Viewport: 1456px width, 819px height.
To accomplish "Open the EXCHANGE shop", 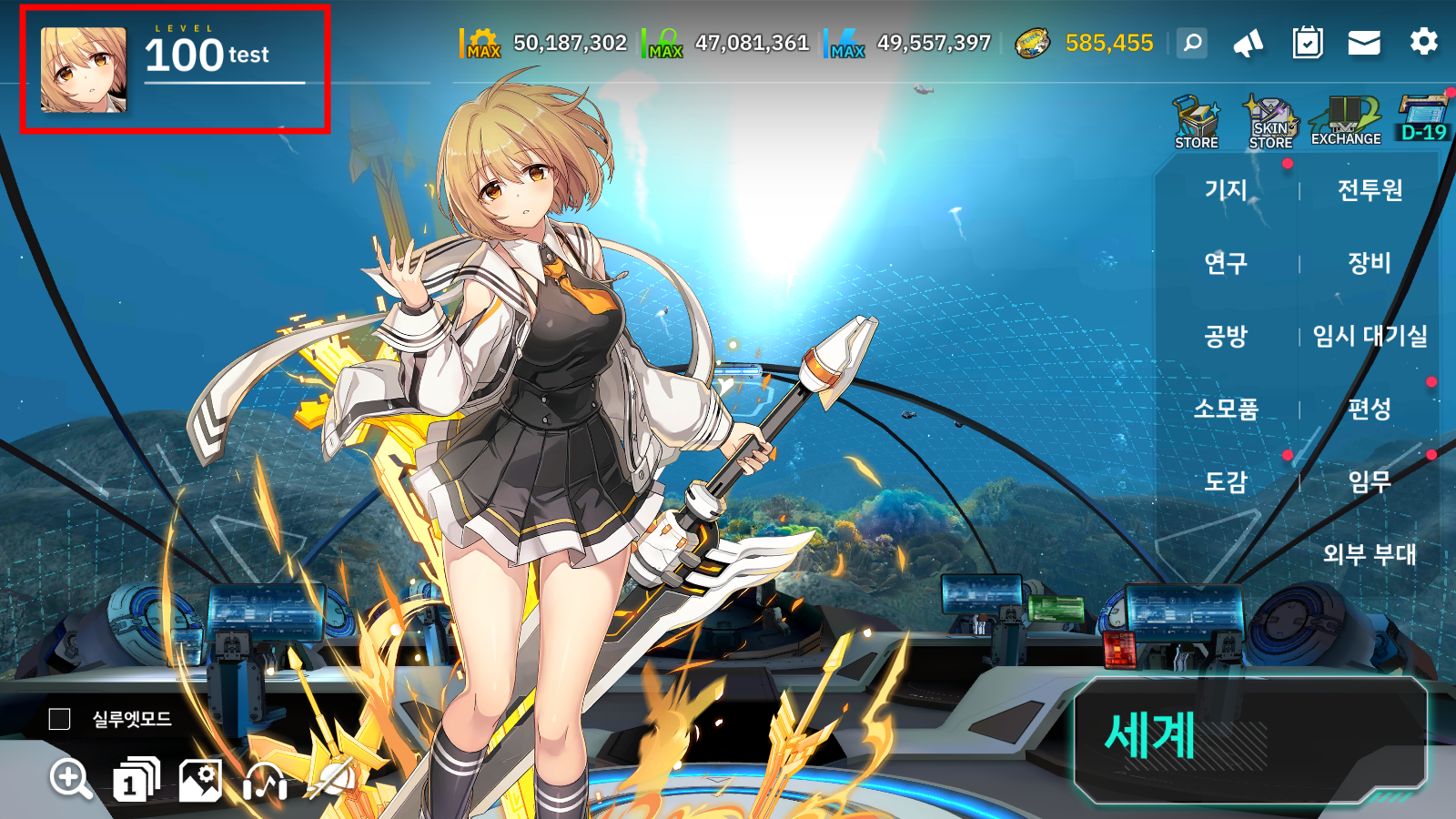I will [1345, 122].
